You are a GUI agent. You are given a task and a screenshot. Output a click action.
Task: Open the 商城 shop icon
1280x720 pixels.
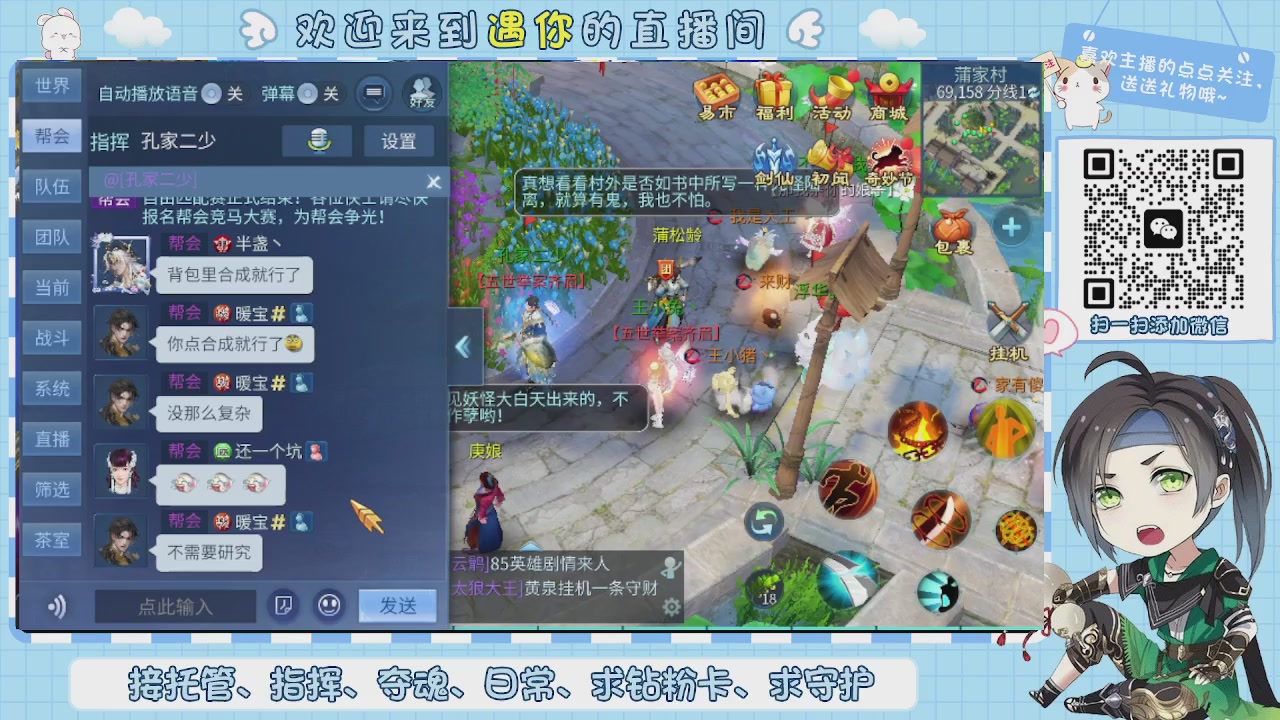(x=889, y=90)
